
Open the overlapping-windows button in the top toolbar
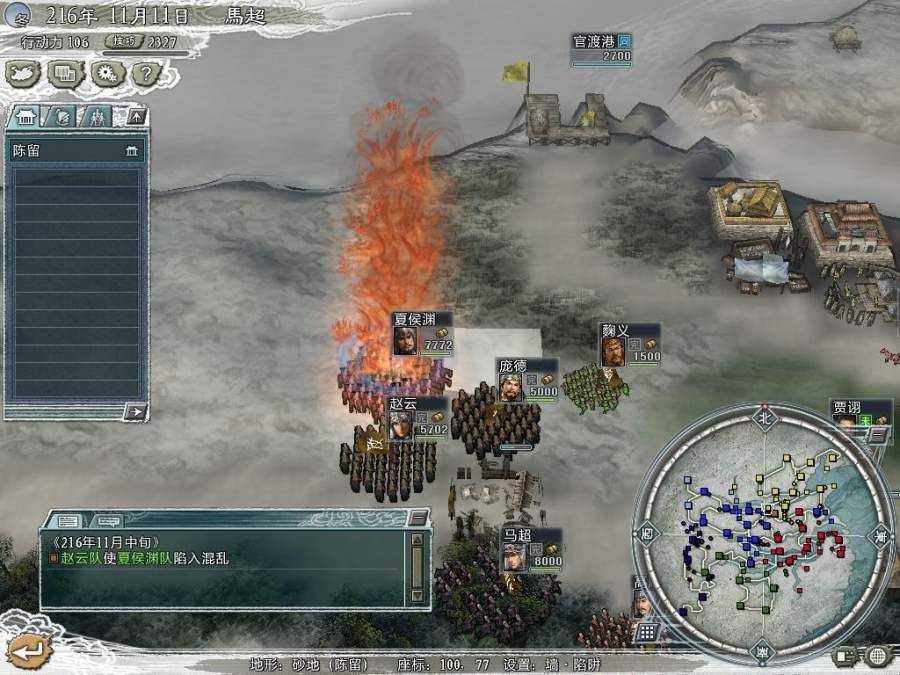pos(64,73)
